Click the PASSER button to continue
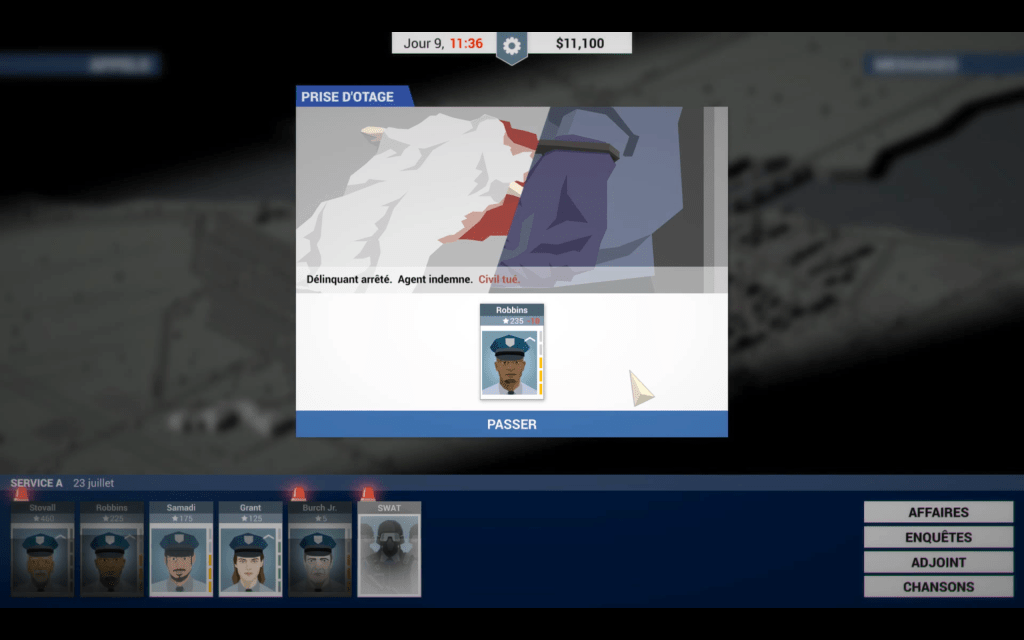The image size is (1024, 640). click(x=511, y=424)
